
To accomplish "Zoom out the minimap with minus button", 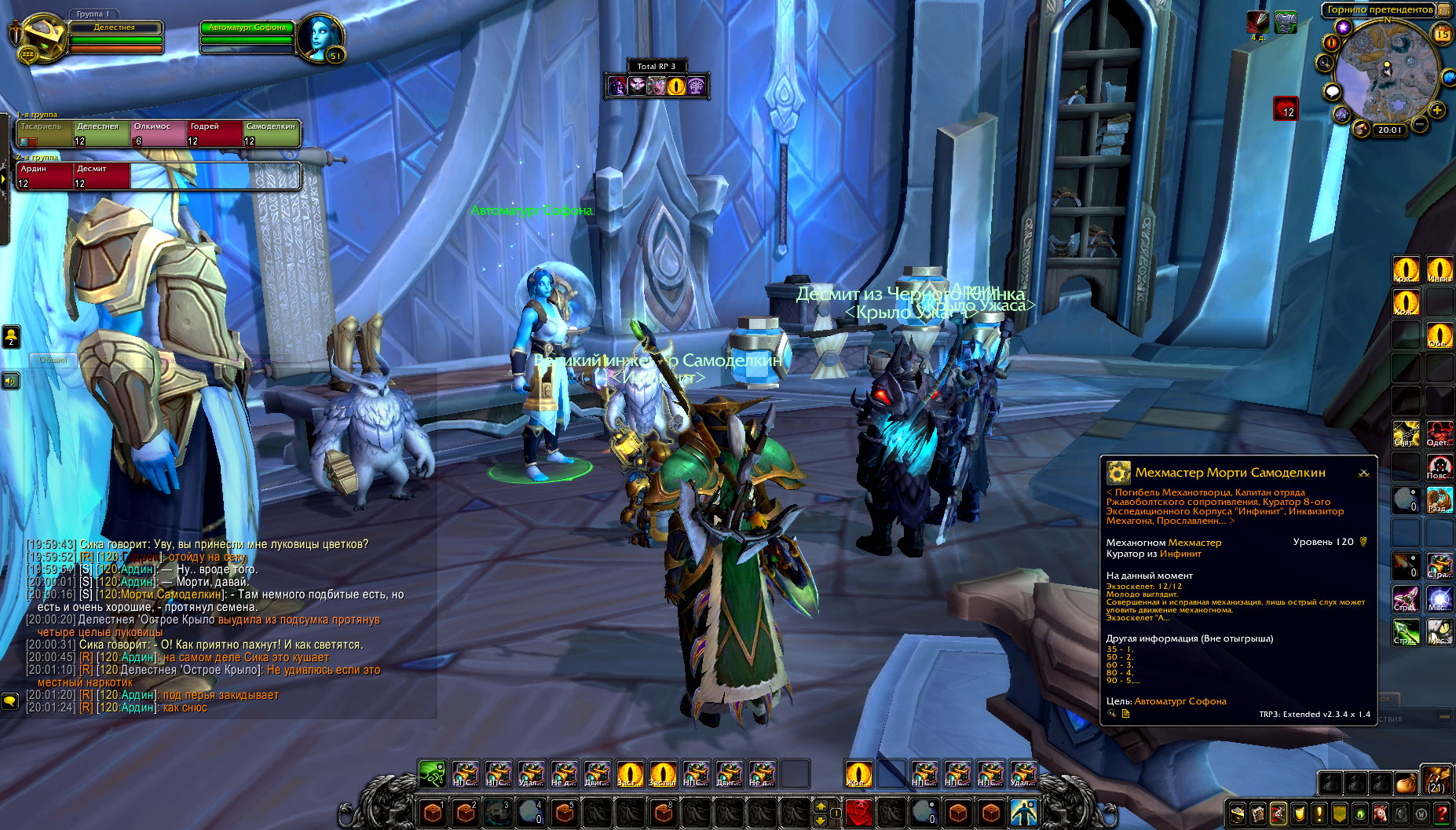I will pos(1420,124).
